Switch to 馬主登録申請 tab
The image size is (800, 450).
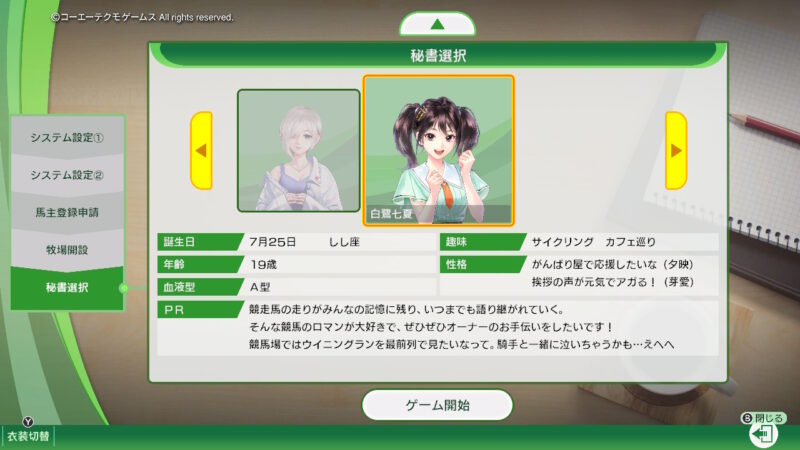pyautogui.click(x=67, y=213)
